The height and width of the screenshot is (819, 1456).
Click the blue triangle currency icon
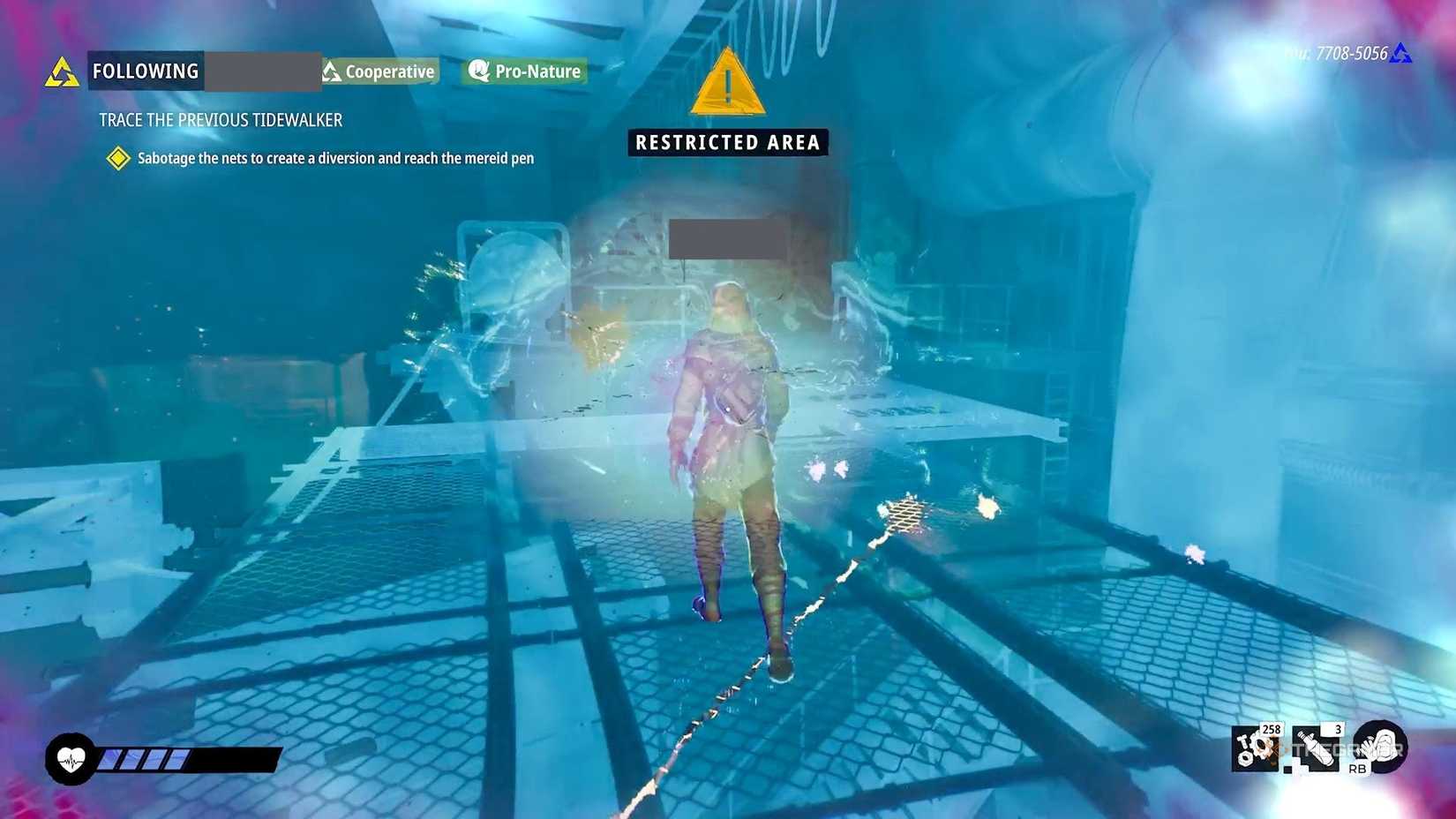1401,53
